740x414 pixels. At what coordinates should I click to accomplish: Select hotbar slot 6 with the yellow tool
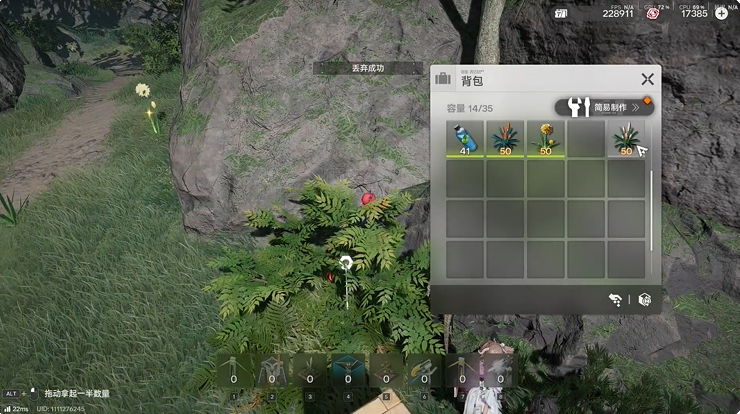click(x=424, y=371)
